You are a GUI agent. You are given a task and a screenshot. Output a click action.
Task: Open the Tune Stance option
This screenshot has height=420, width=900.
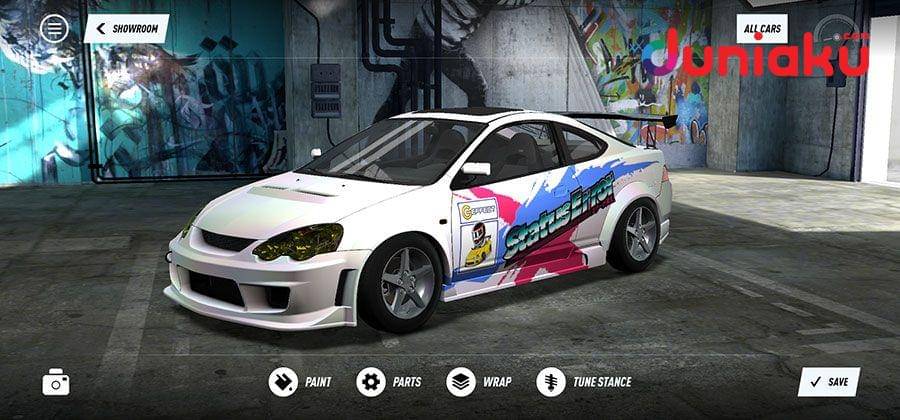pos(584,382)
